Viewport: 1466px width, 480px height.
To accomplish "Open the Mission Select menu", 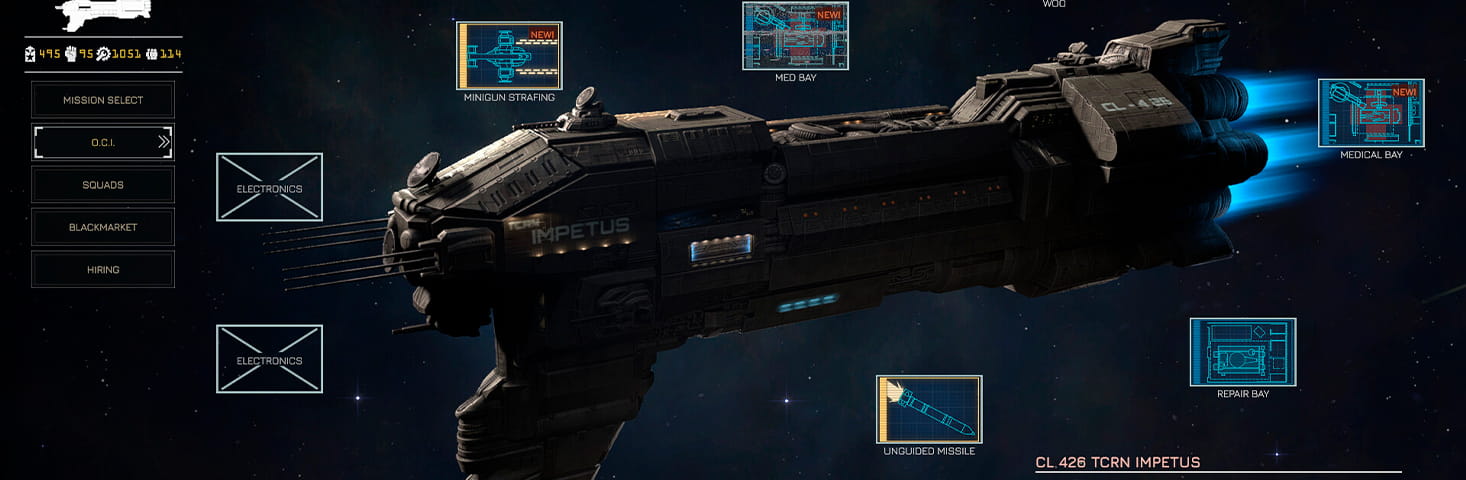I will 103,100.
